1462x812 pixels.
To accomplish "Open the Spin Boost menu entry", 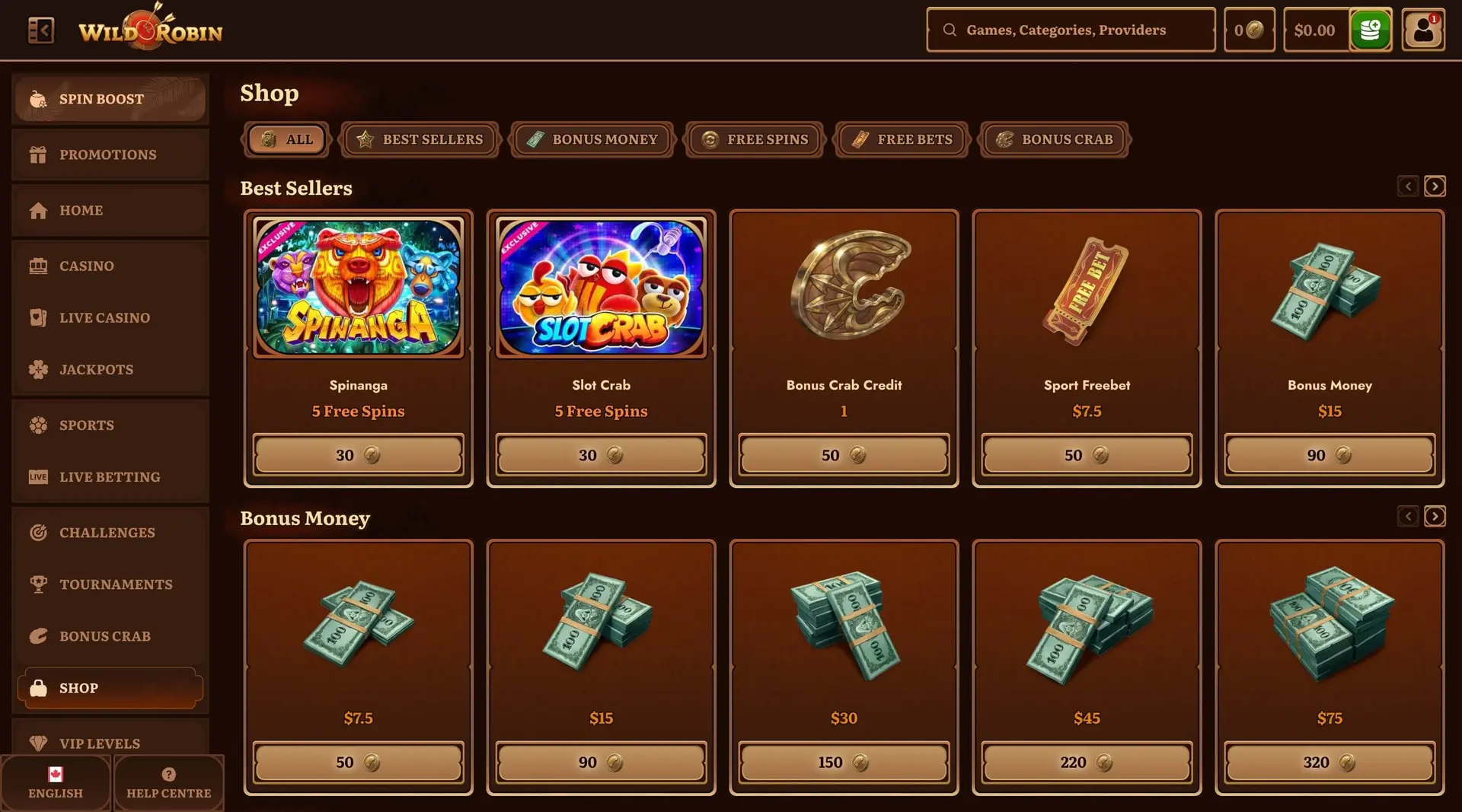I will pyautogui.click(x=110, y=99).
